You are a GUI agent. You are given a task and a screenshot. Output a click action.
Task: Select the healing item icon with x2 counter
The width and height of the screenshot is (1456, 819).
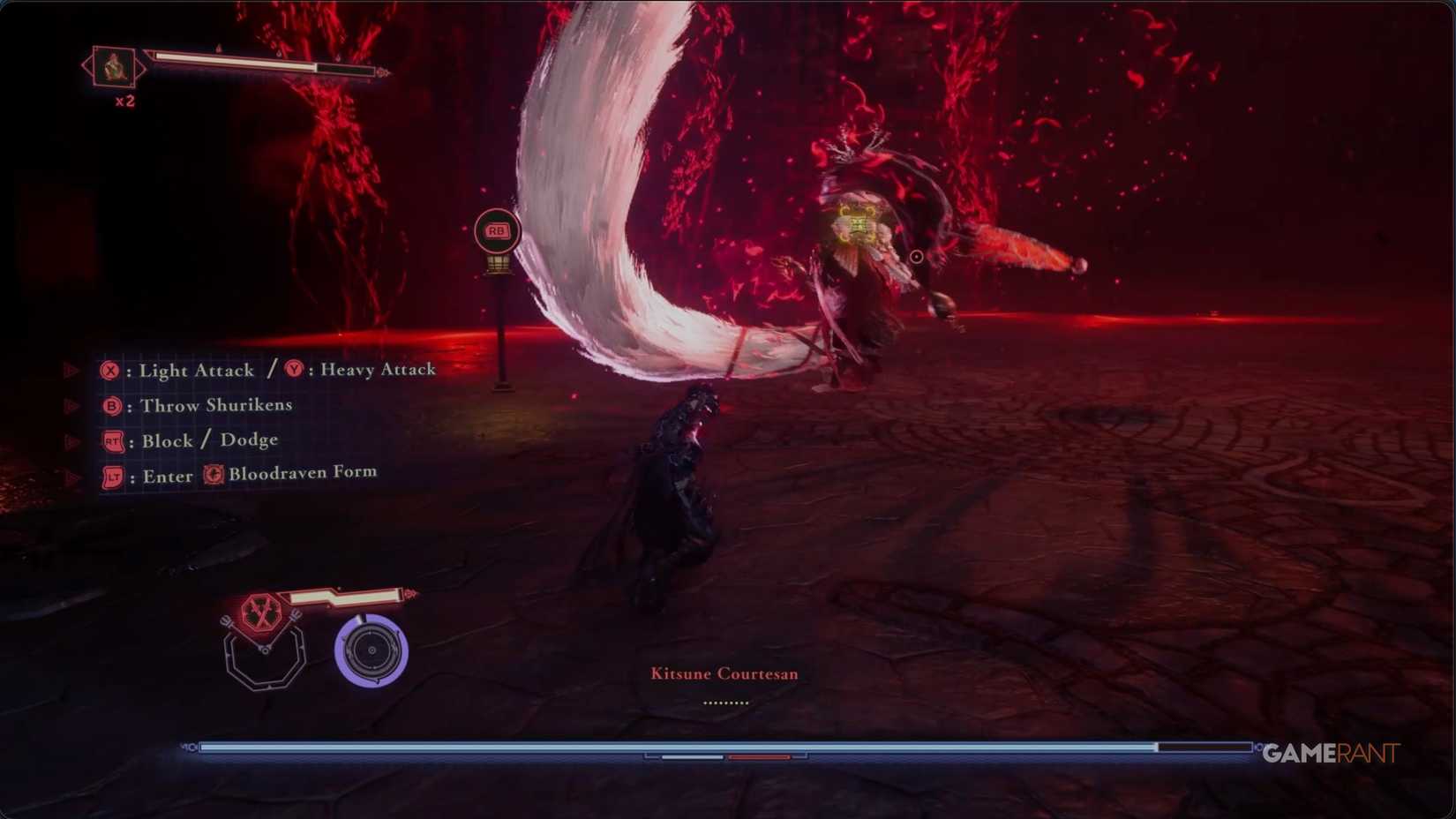pos(113,68)
